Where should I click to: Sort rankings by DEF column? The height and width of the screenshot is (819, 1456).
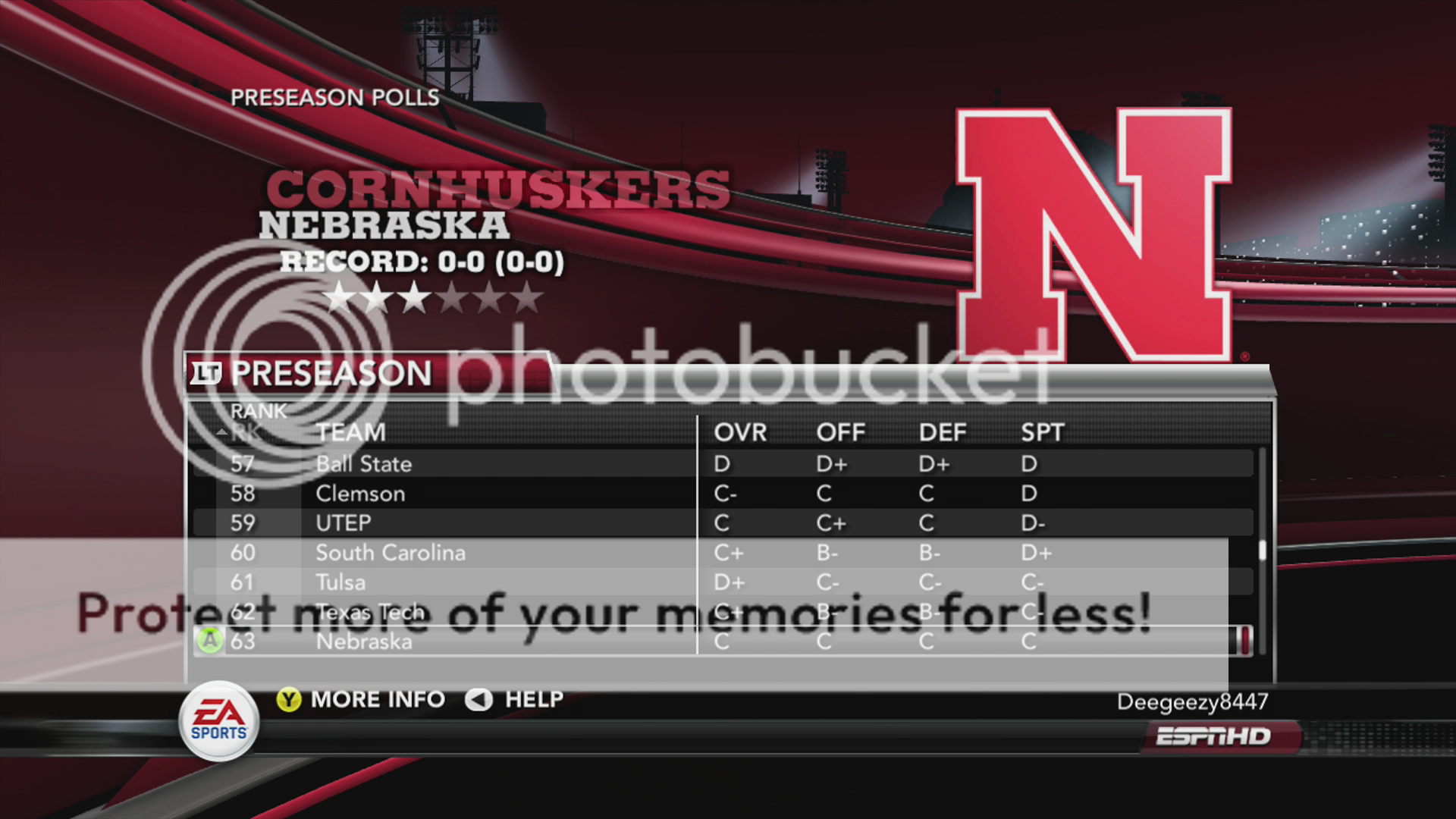943,433
